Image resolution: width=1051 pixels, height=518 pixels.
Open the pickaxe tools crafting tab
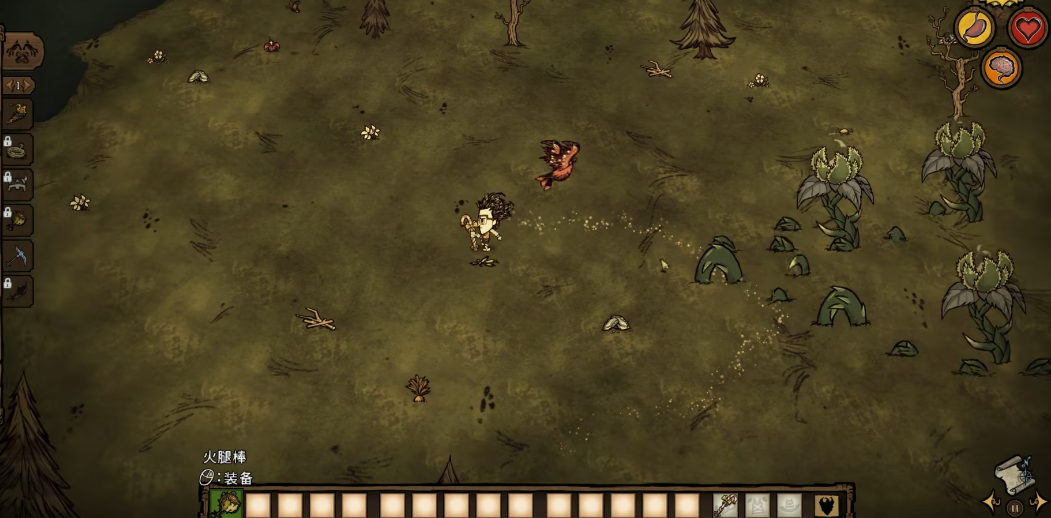pyautogui.click(x=19, y=256)
